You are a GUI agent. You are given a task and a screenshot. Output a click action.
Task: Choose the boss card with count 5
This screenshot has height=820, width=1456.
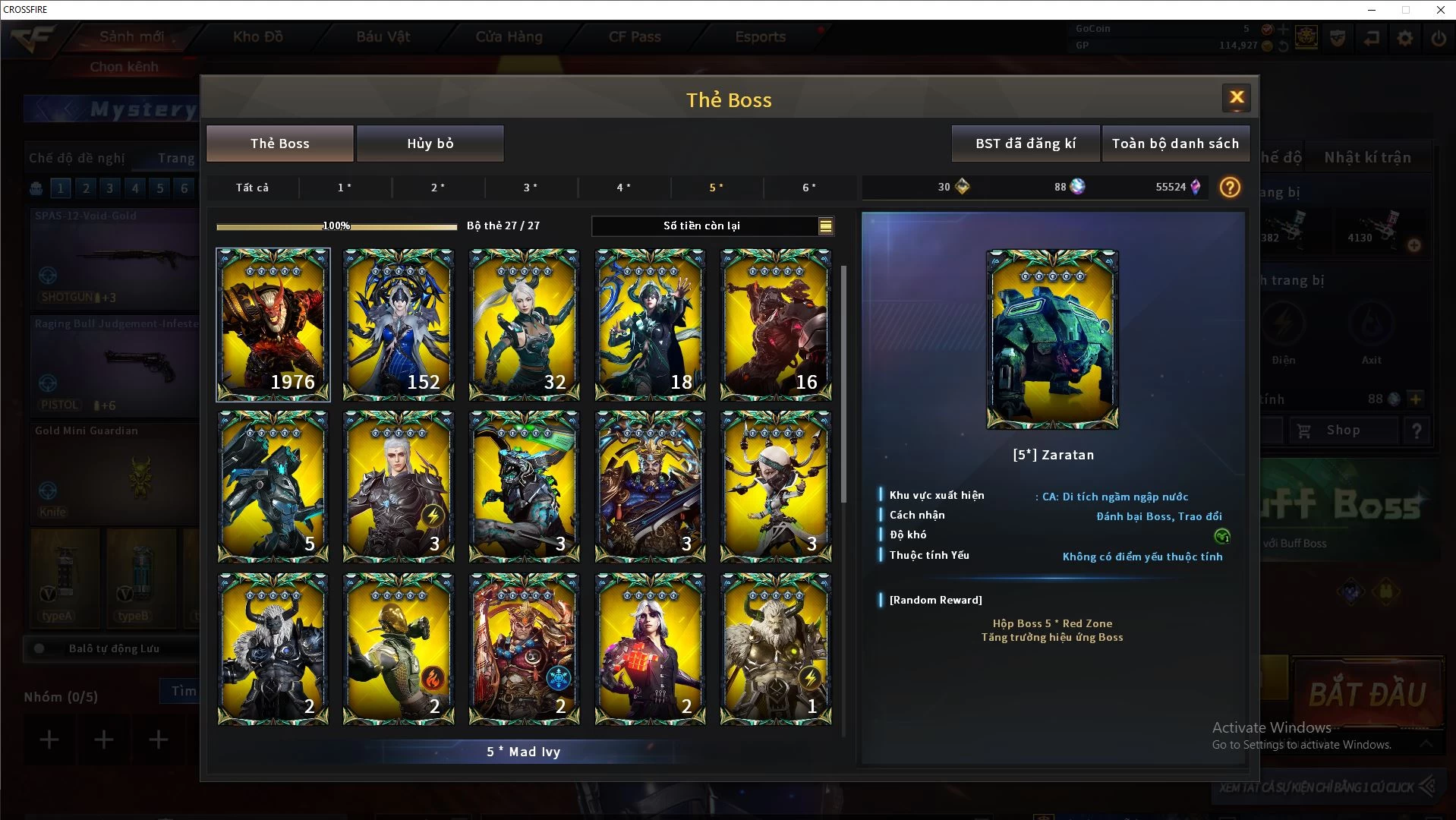click(273, 486)
